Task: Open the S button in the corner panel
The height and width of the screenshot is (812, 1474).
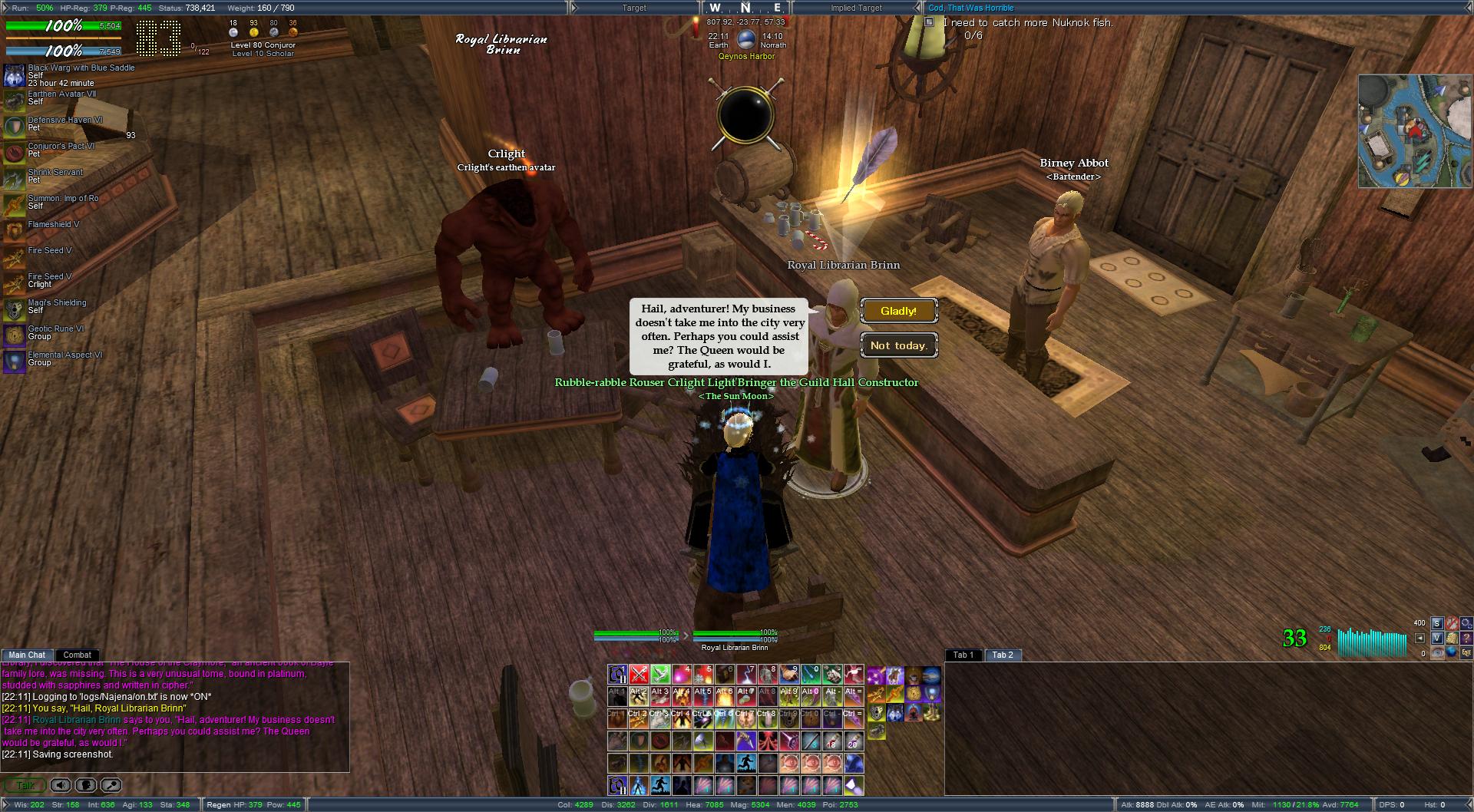Action: 1437,623
